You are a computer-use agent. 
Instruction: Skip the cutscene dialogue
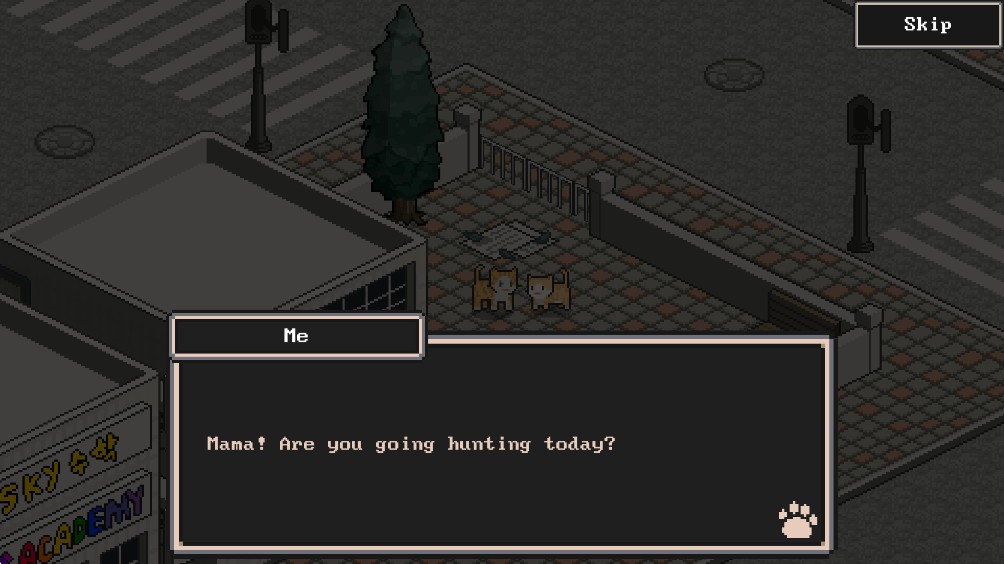927,25
